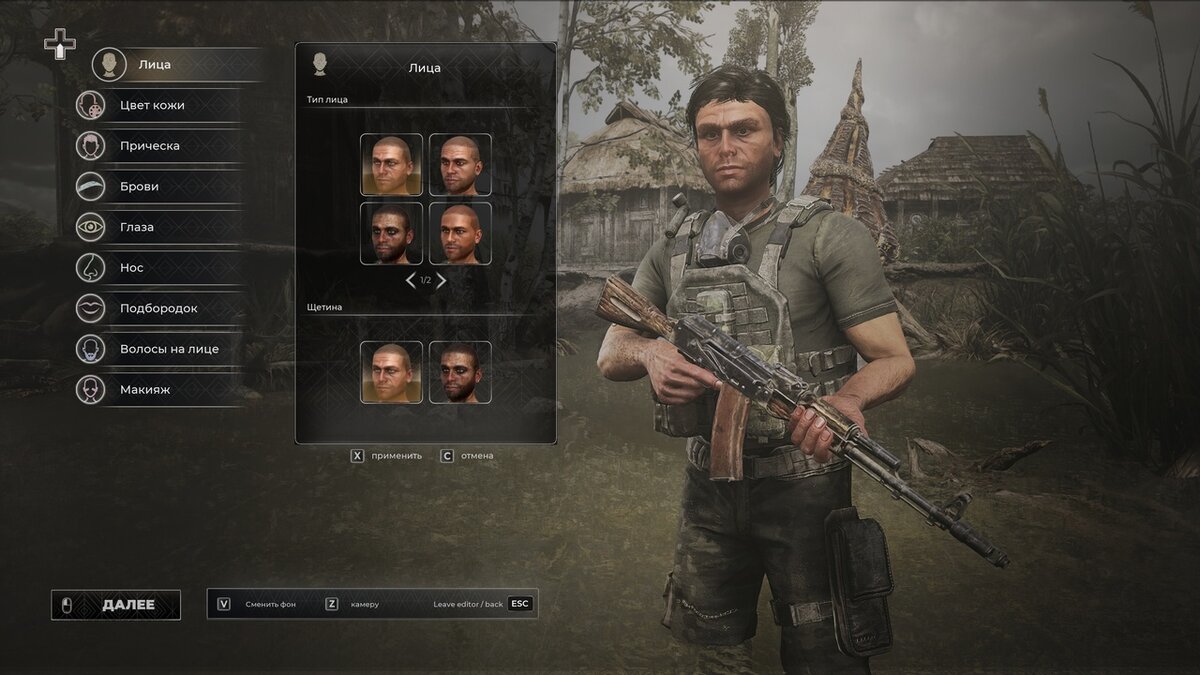Viewport: 1200px width, 675px height.
Task: Choose the Макияж makeup category
Action: click(145, 390)
